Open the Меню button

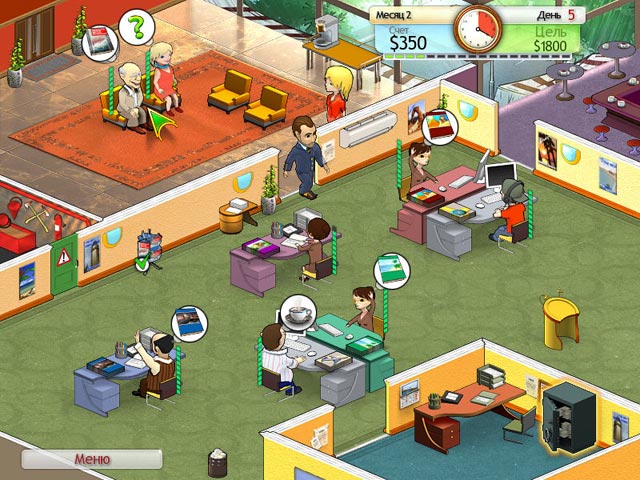[x=92, y=459]
